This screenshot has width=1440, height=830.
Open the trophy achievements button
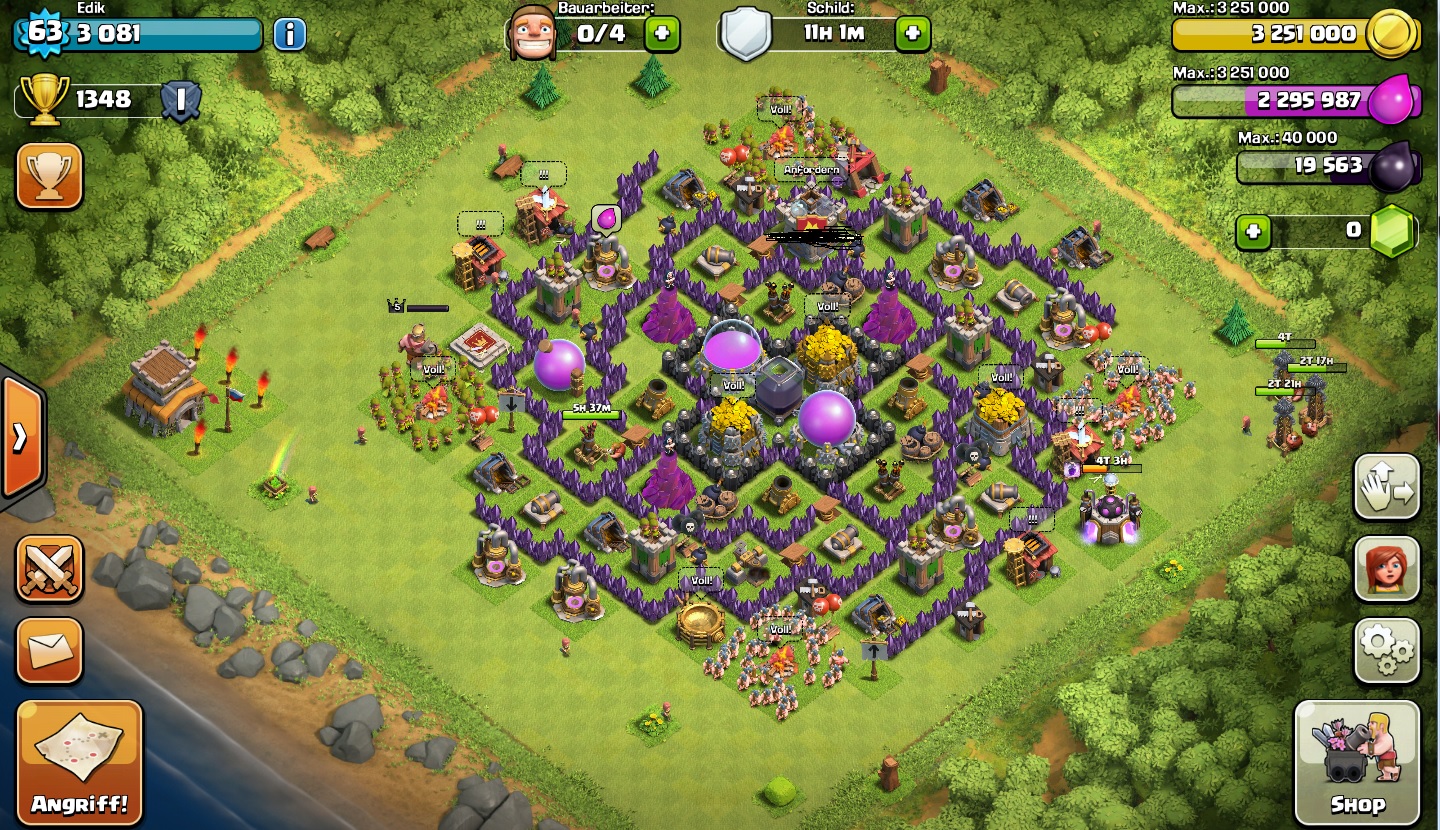click(x=49, y=176)
